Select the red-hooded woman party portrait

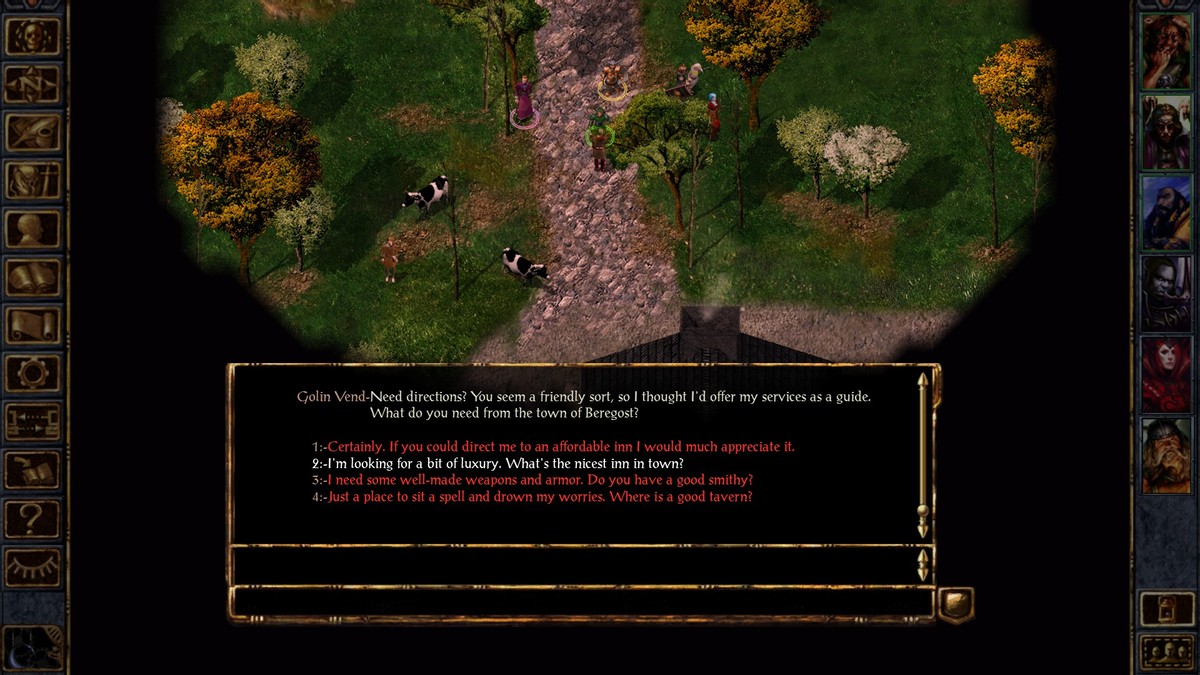click(1166, 375)
